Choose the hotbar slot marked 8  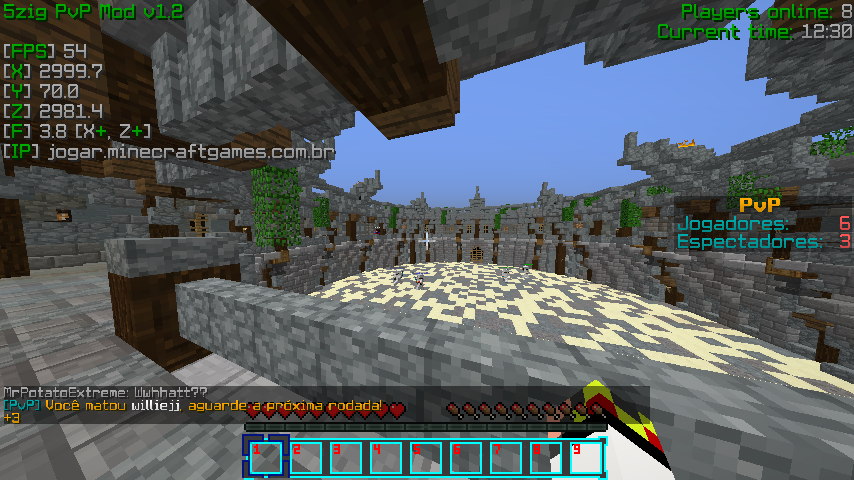(x=546, y=457)
